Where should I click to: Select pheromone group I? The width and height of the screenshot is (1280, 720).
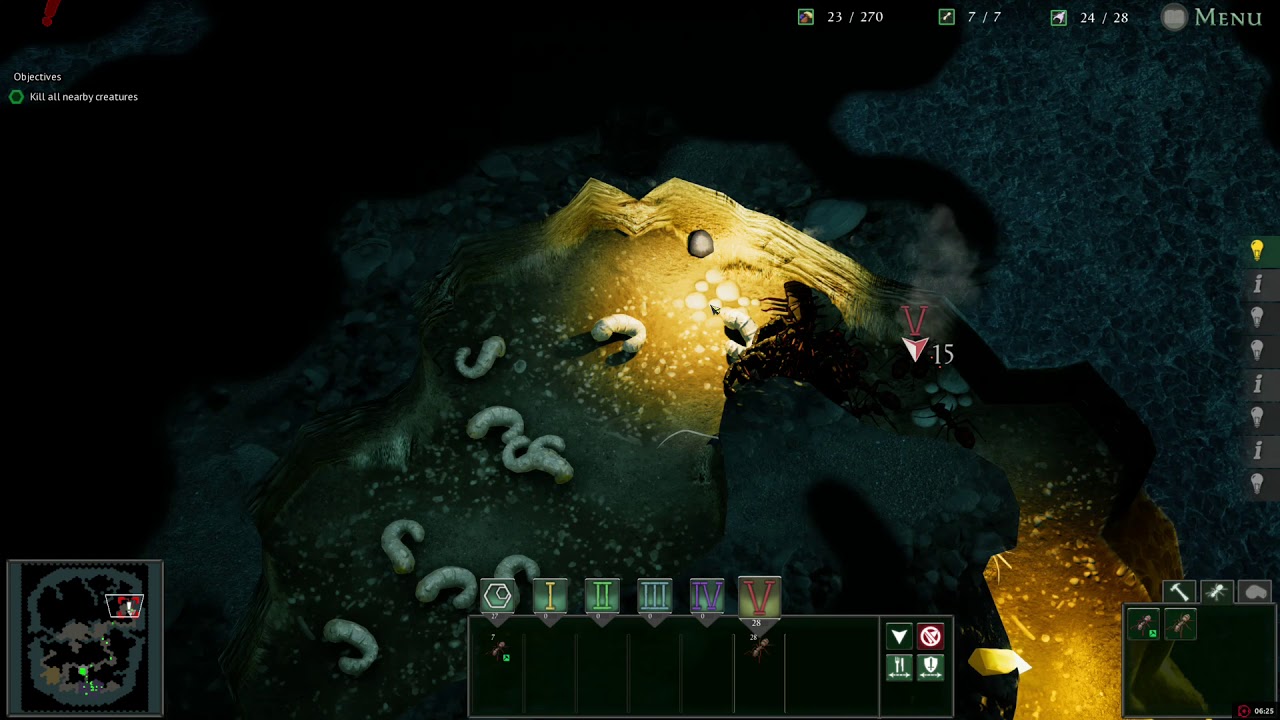pyautogui.click(x=549, y=597)
